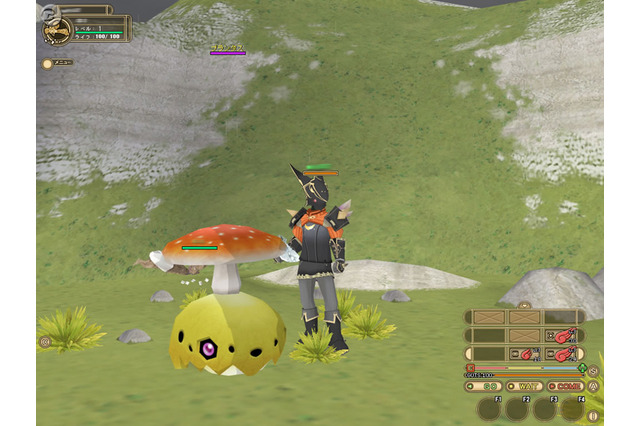Activate the F3 skill slot

544,408
